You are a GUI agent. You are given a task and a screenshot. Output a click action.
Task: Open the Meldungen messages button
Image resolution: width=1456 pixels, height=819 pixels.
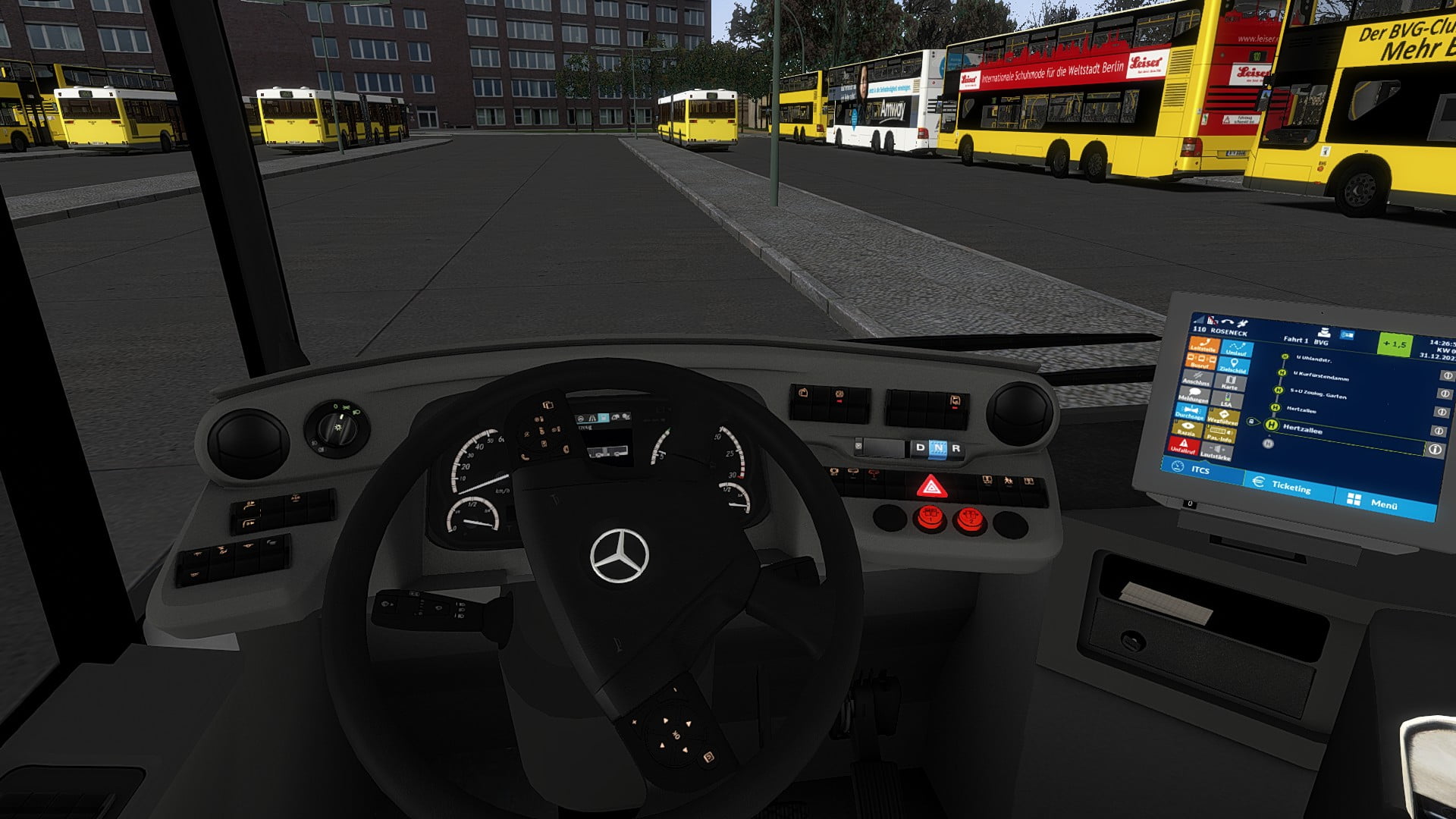point(1194,395)
